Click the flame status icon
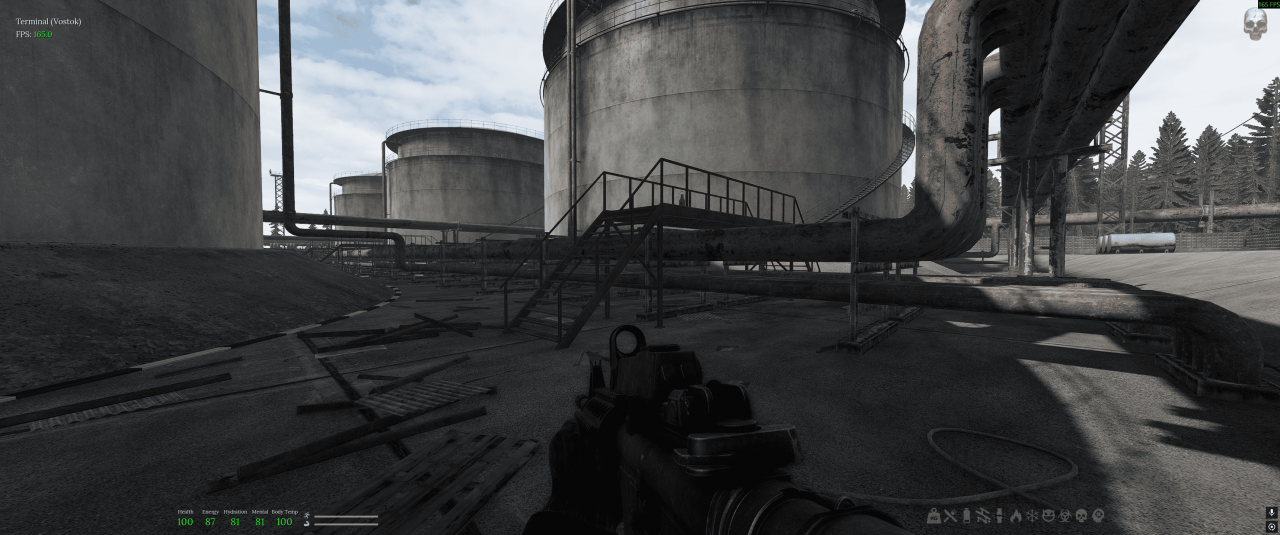 1015,516
